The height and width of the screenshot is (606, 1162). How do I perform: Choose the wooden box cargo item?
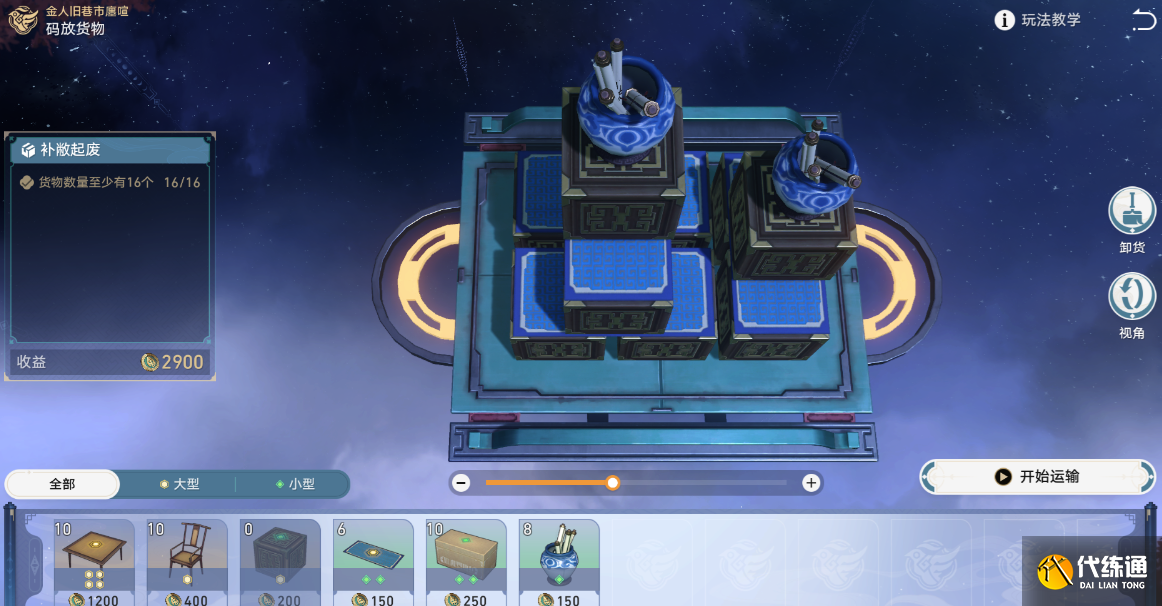(x=466, y=562)
